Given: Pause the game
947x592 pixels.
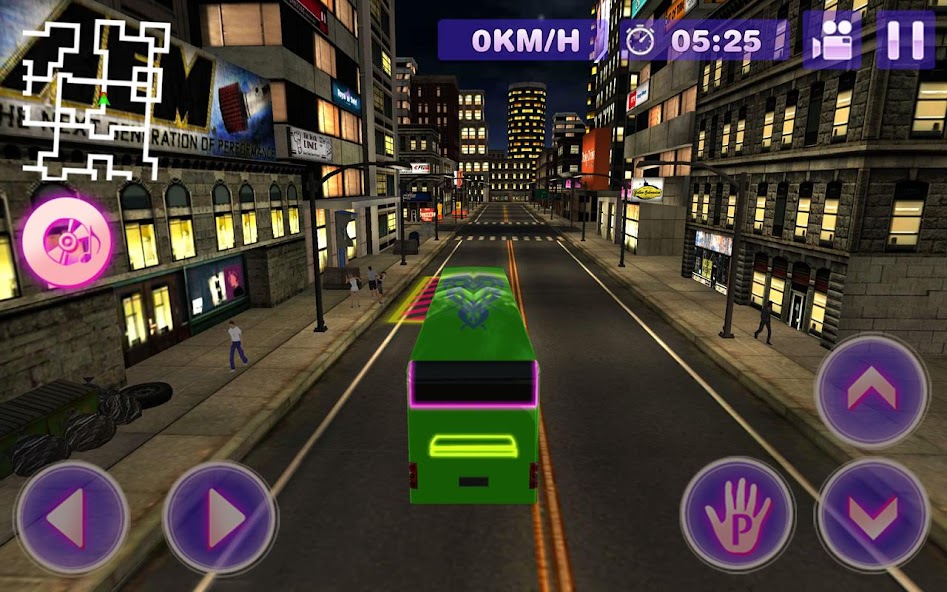Looking at the screenshot, I should (905, 40).
